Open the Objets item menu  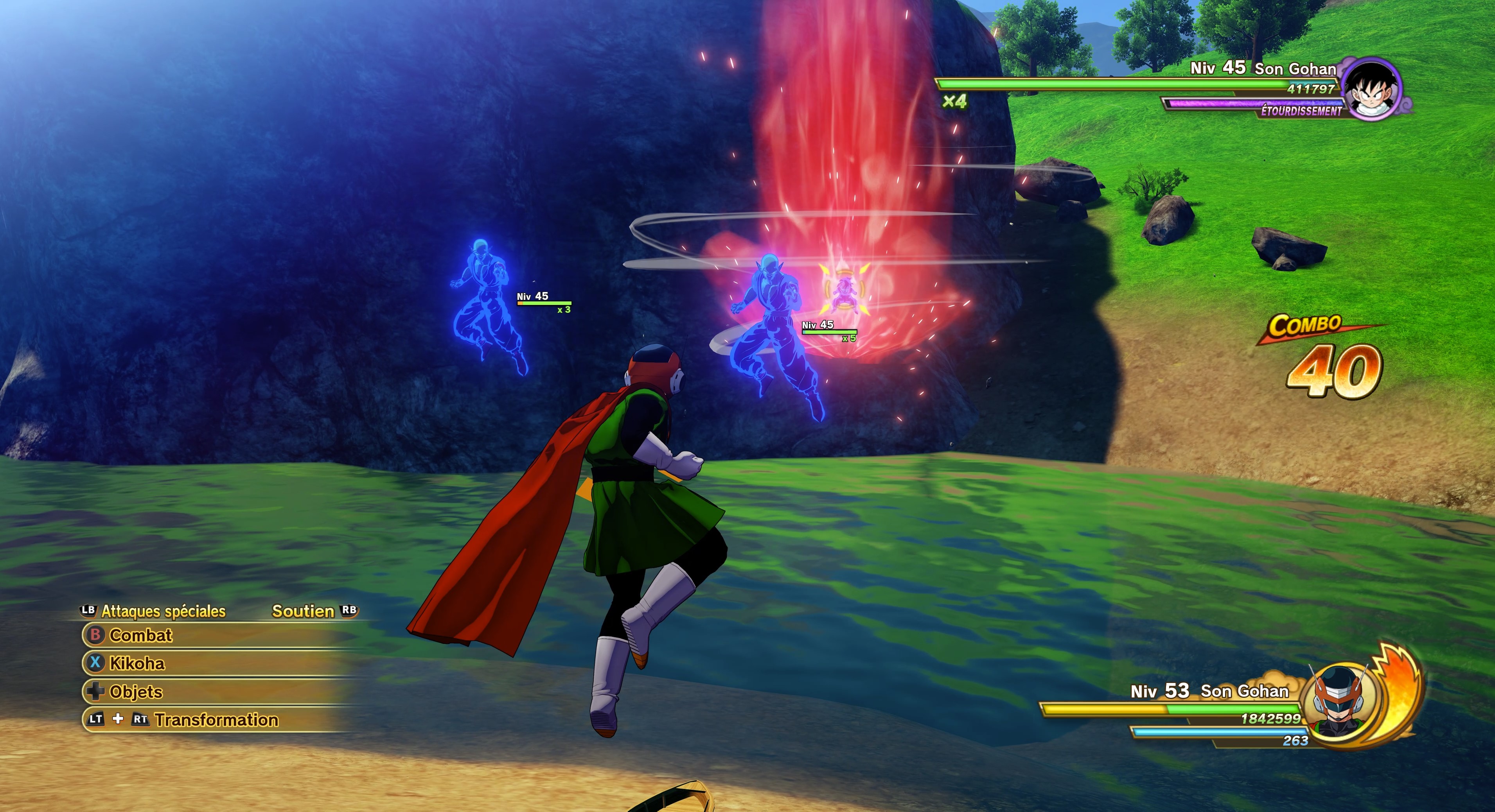pos(136,691)
